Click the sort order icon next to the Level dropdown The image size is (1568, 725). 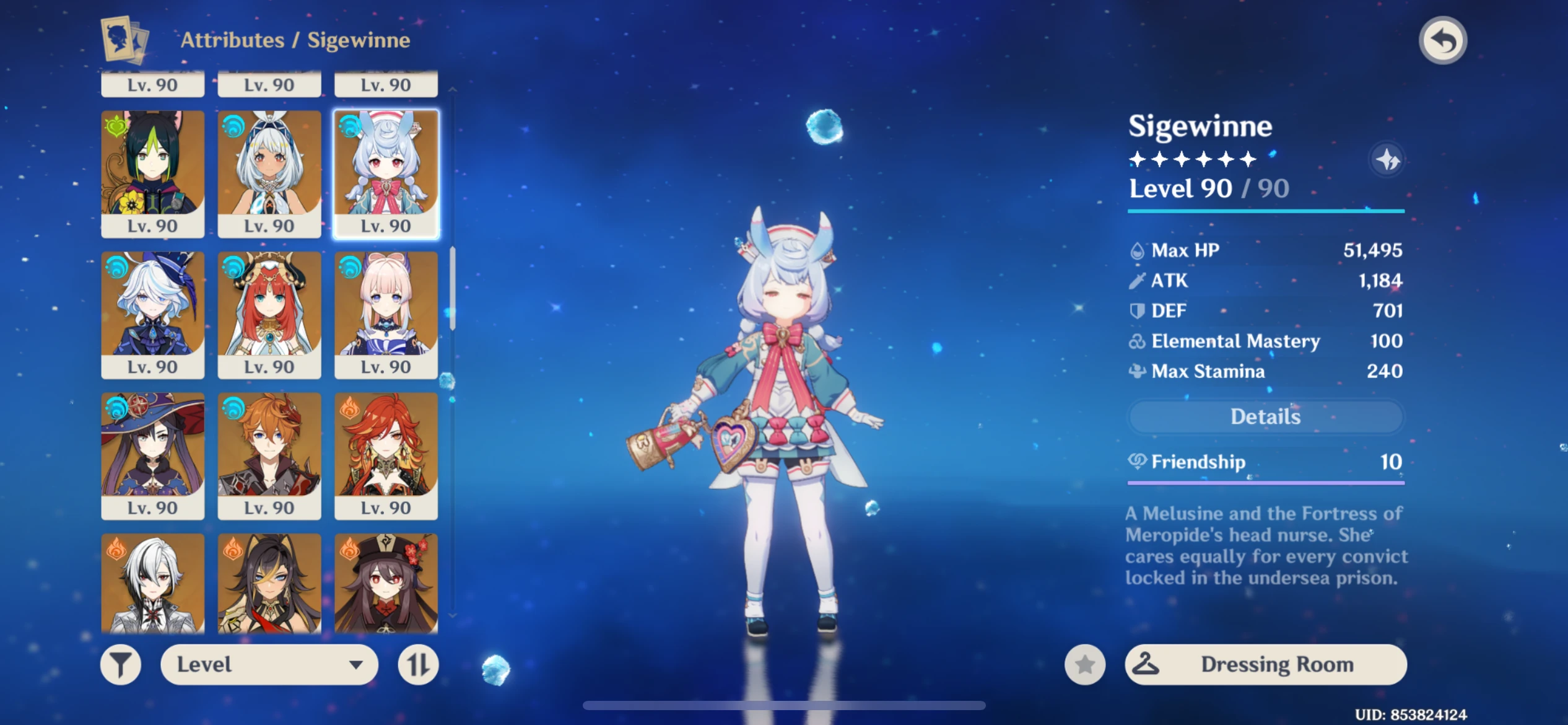(x=419, y=664)
